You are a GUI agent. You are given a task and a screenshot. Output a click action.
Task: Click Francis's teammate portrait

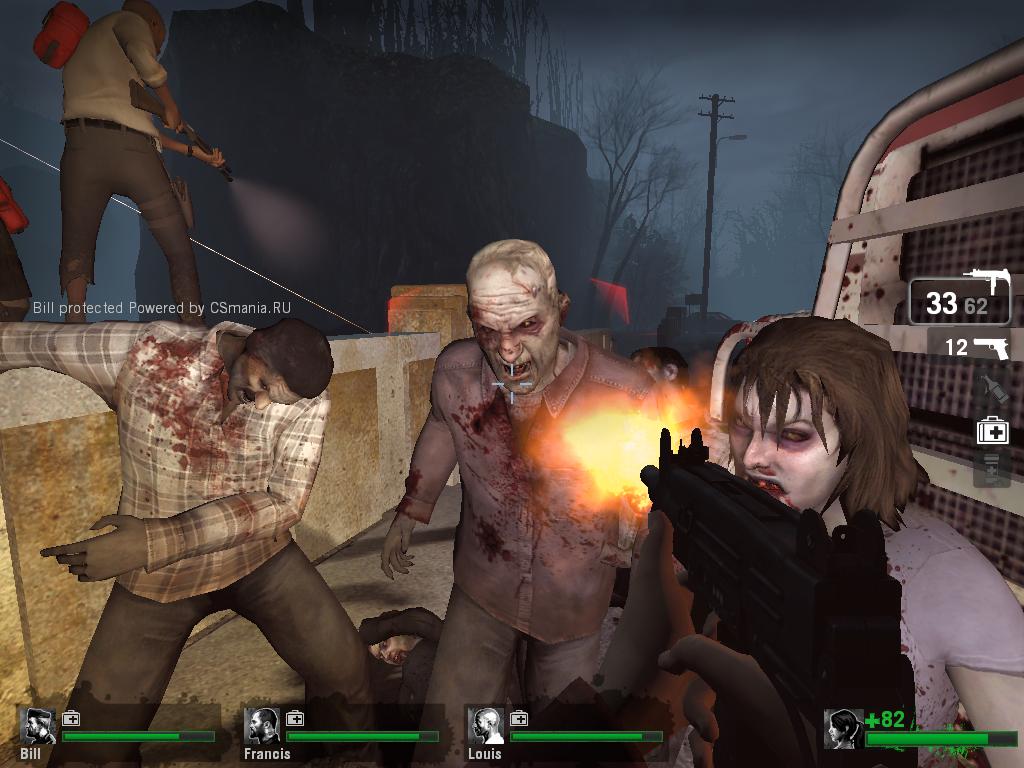pos(264,725)
